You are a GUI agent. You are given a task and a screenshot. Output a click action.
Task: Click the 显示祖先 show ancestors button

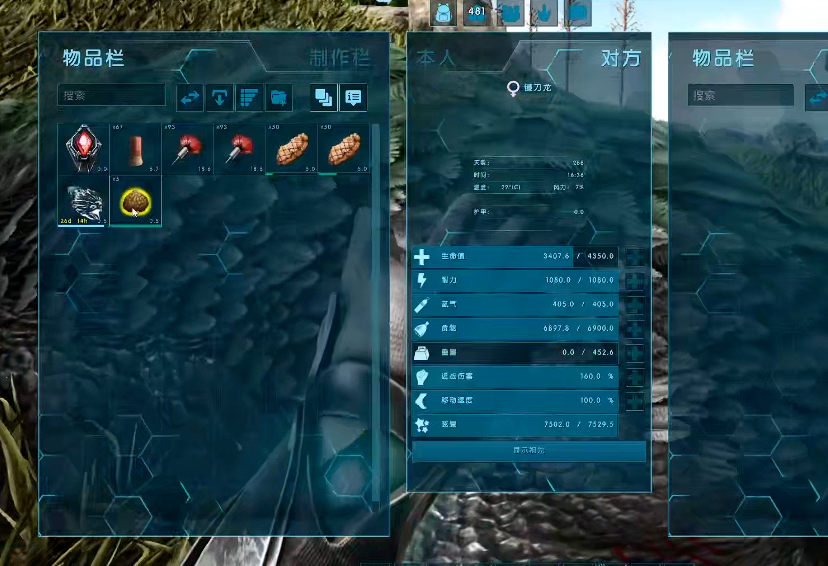coord(529,451)
